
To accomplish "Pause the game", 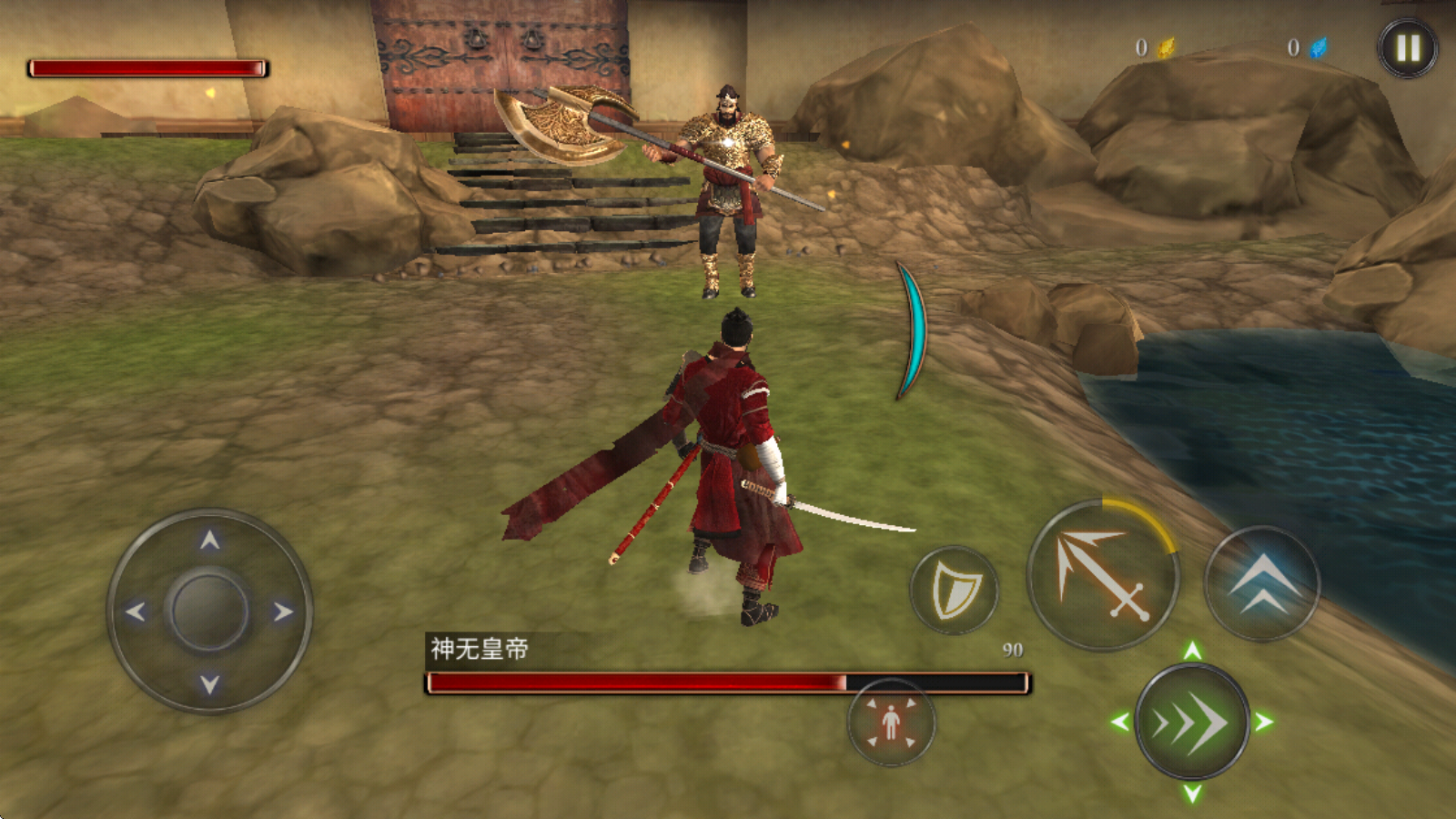I will click(1407, 48).
